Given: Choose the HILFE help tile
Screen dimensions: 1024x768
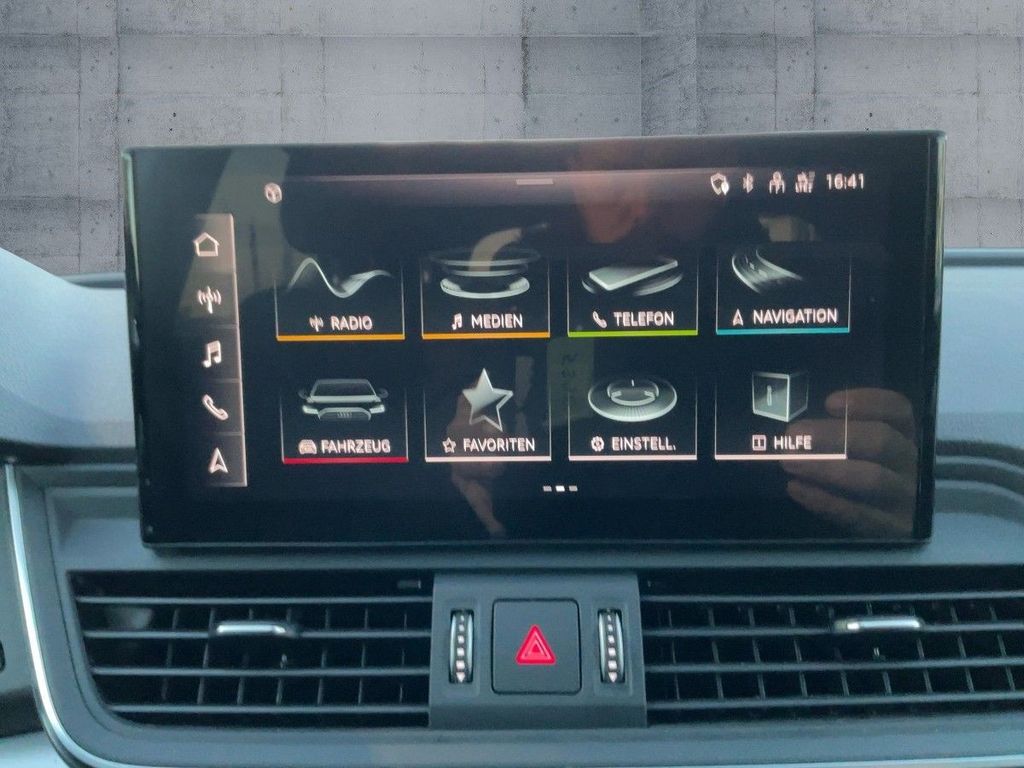Looking at the screenshot, I should pyautogui.click(x=781, y=414).
